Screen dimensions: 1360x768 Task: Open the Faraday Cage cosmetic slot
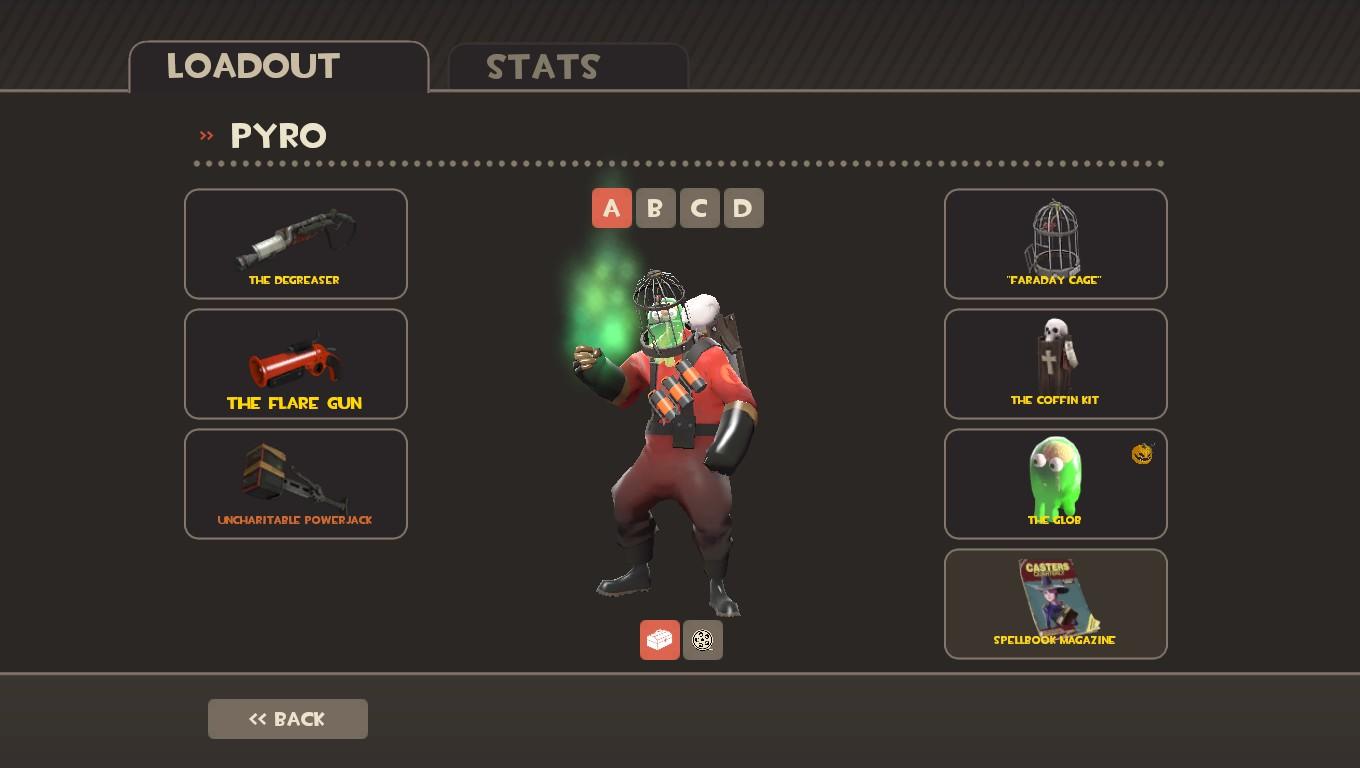tap(1056, 244)
